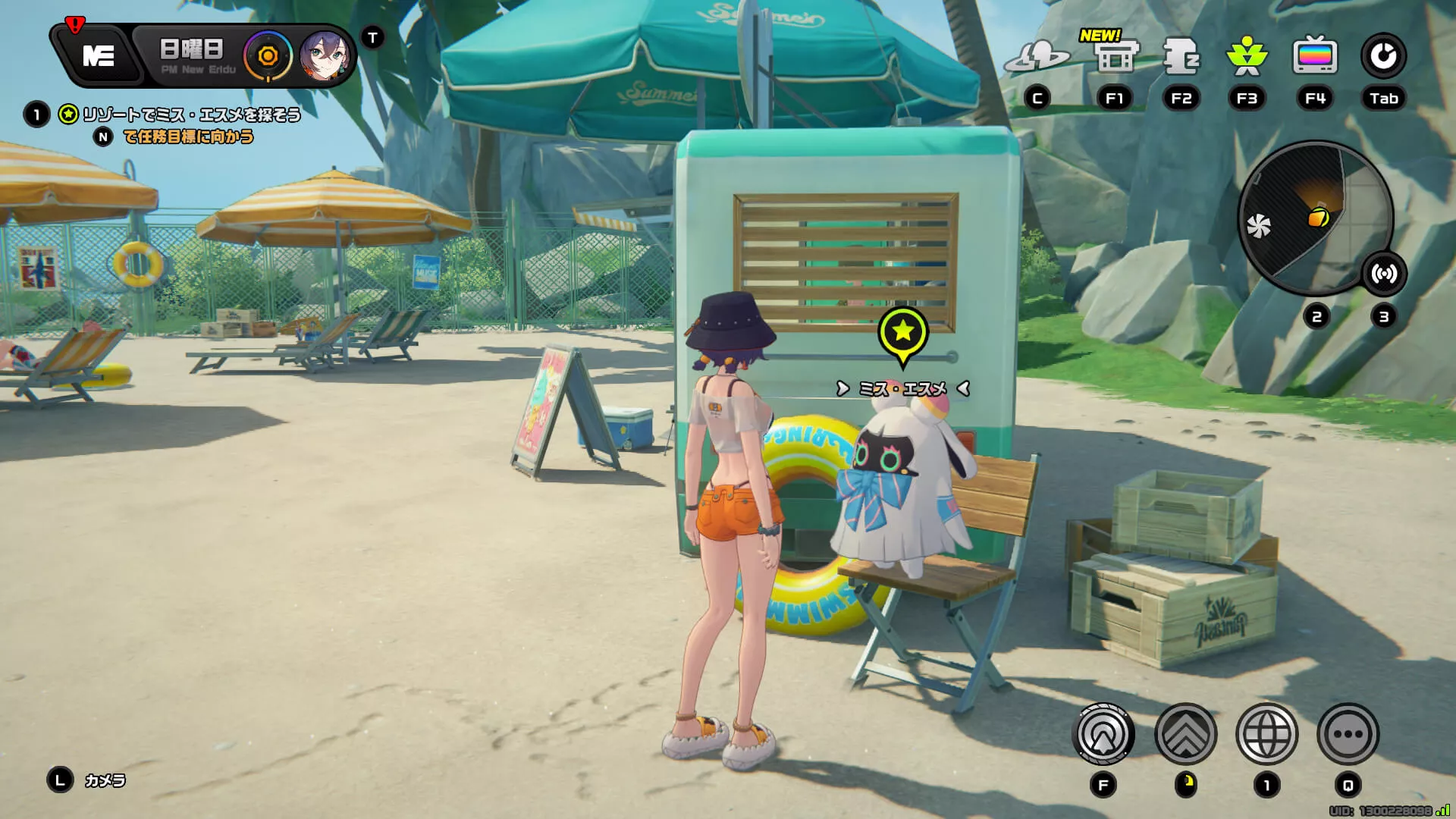Click the round dial icon above Tab
Image resolution: width=1456 pixels, height=819 pixels.
1383,57
